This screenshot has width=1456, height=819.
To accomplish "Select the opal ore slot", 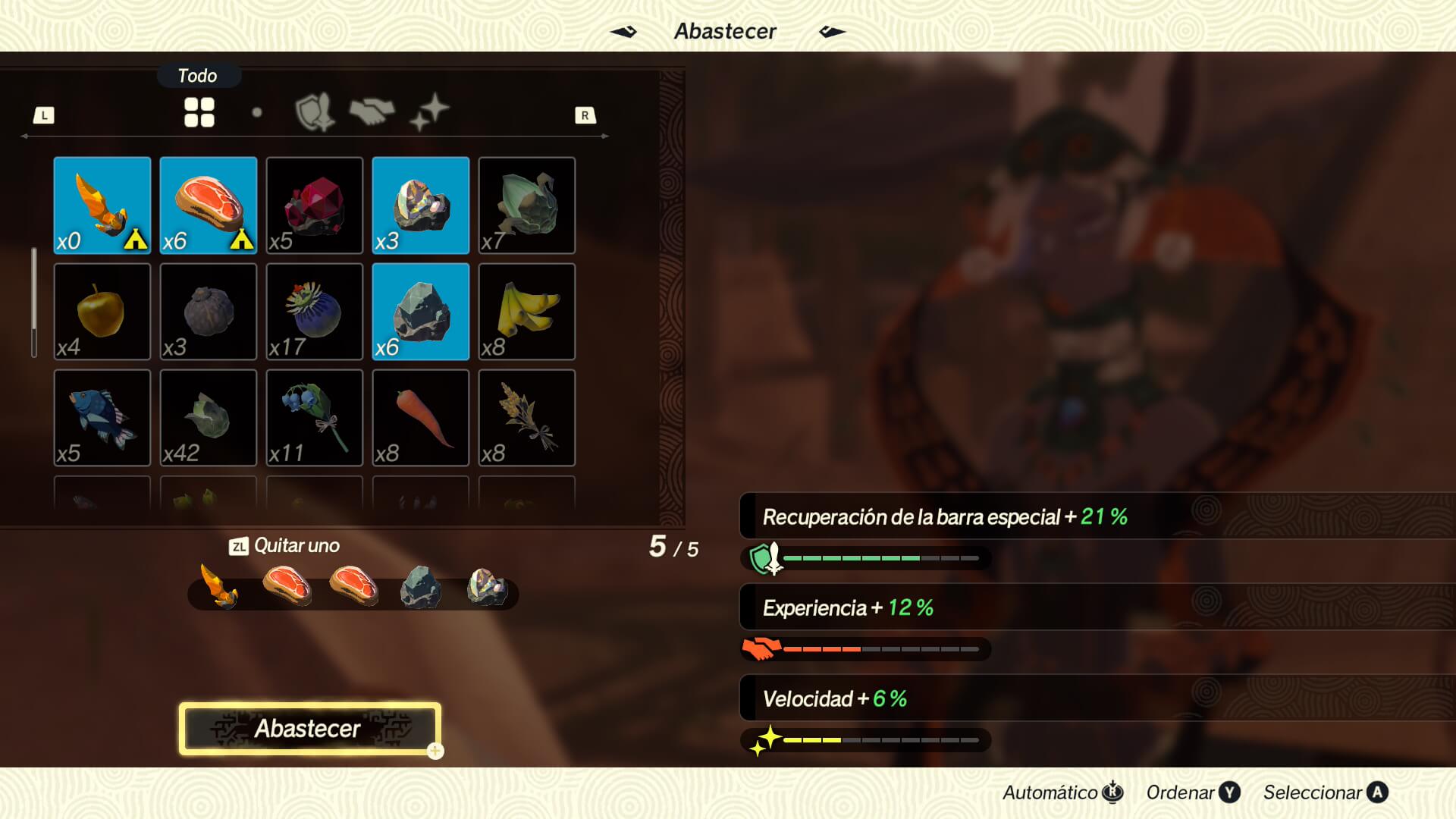I will point(421,206).
